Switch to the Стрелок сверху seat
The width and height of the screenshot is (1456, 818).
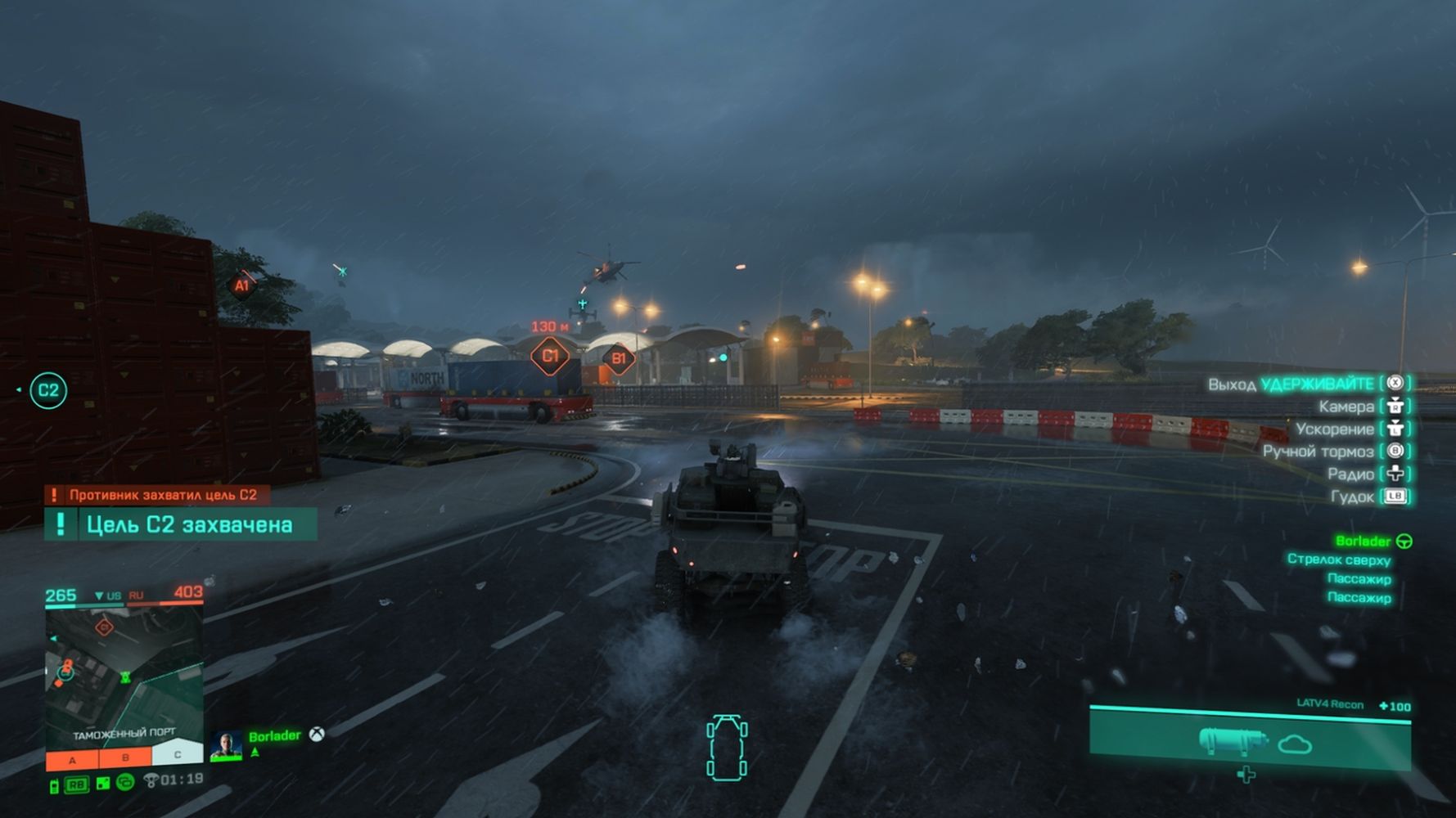1338,560
